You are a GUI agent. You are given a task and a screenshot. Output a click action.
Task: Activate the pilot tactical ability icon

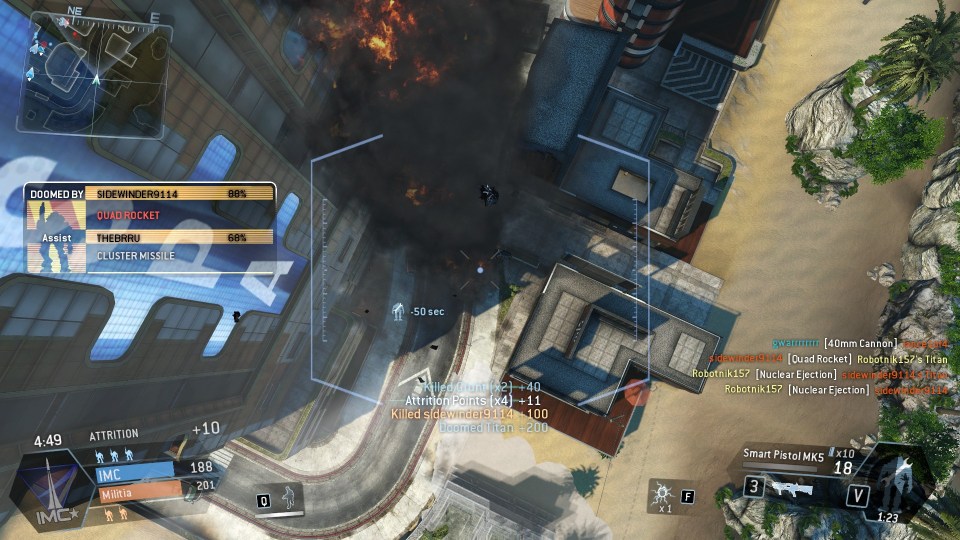pos(289,497)
